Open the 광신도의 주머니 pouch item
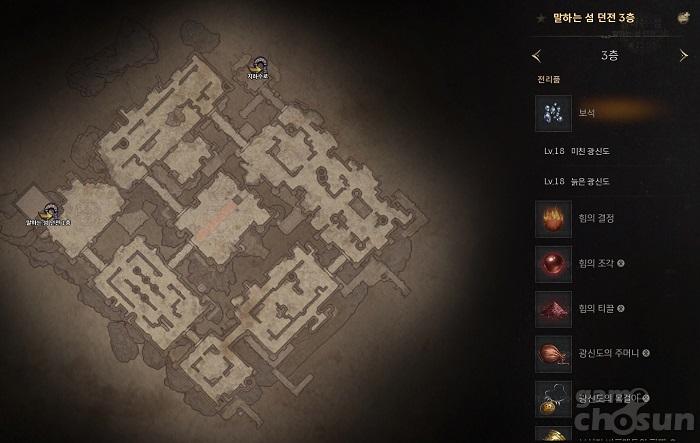 [553, 353]
